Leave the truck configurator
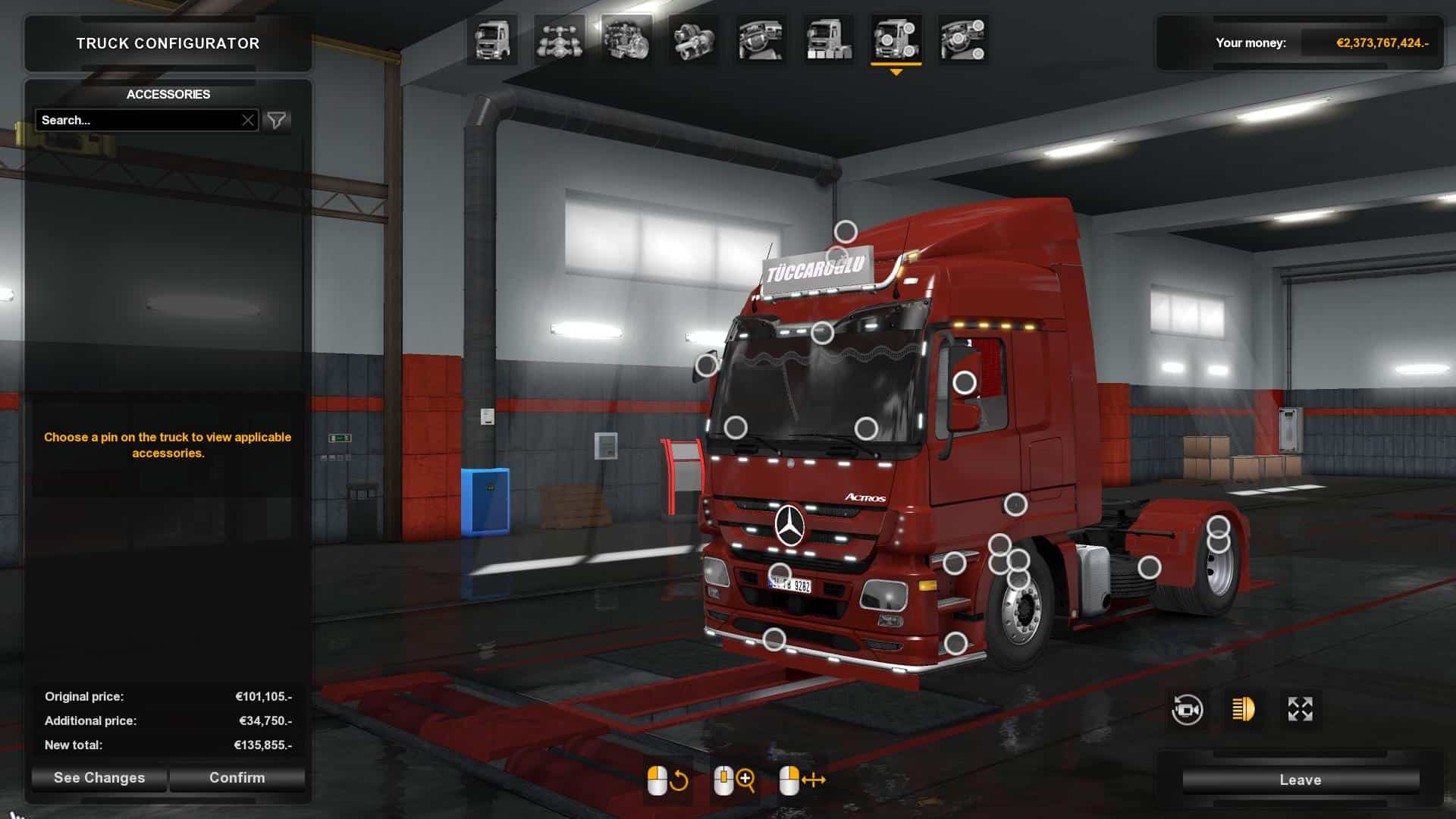1456x819 pixels. point(1300,780)
